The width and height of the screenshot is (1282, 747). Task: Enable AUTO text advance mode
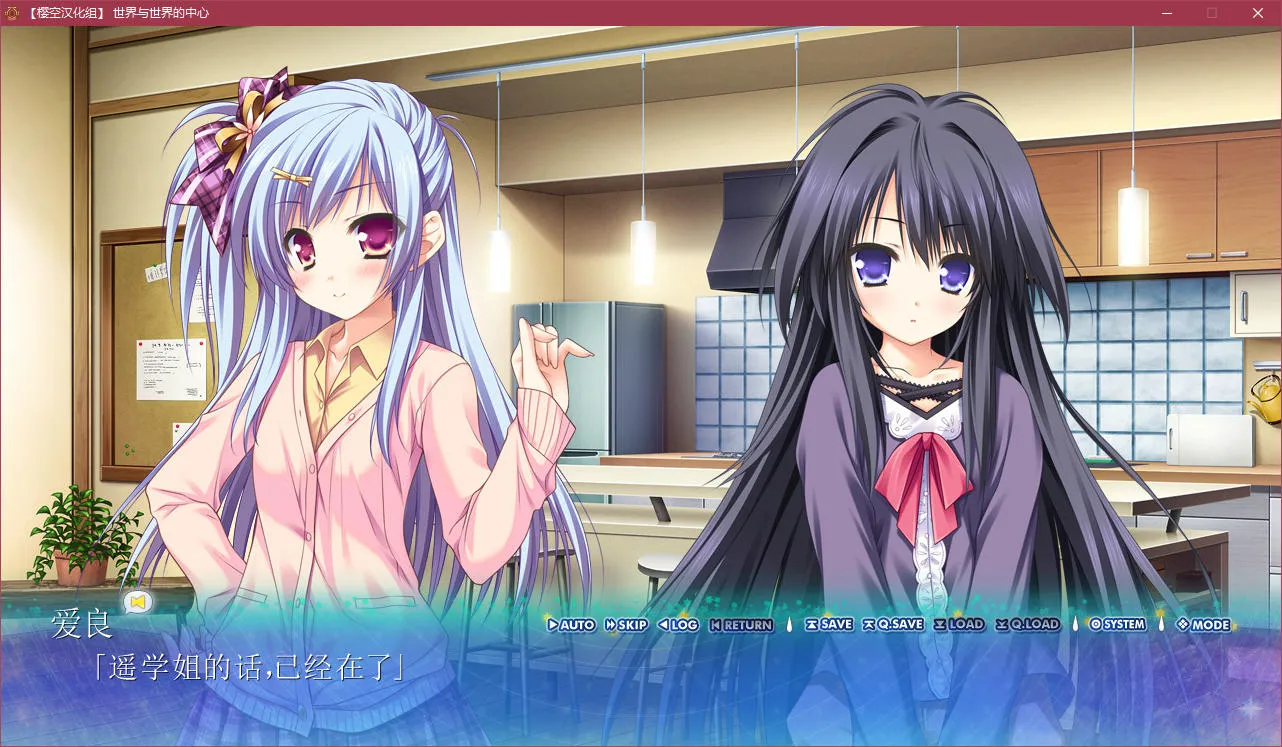[571, 625]
